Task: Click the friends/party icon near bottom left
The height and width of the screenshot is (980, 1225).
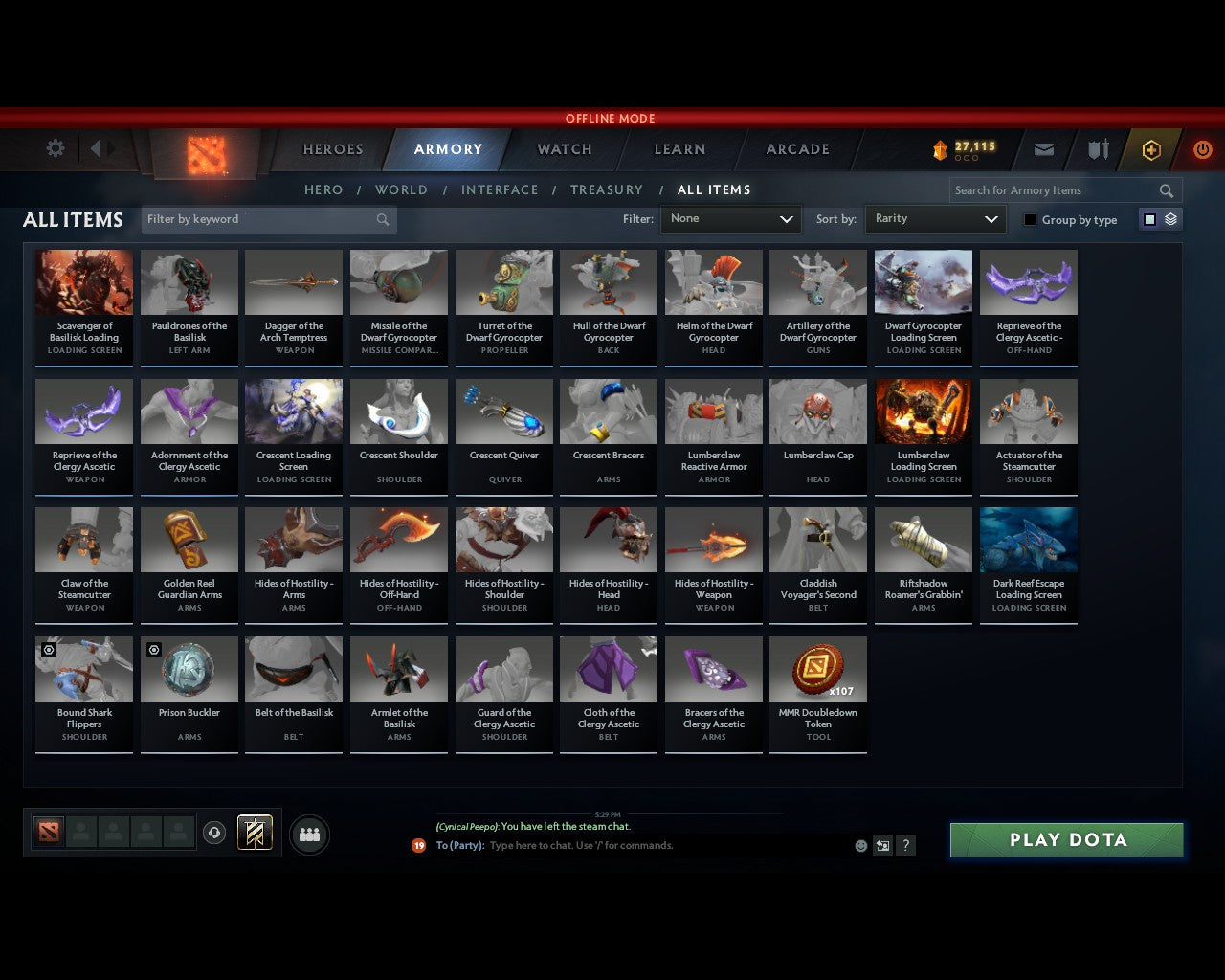Action: coord(309,833)
